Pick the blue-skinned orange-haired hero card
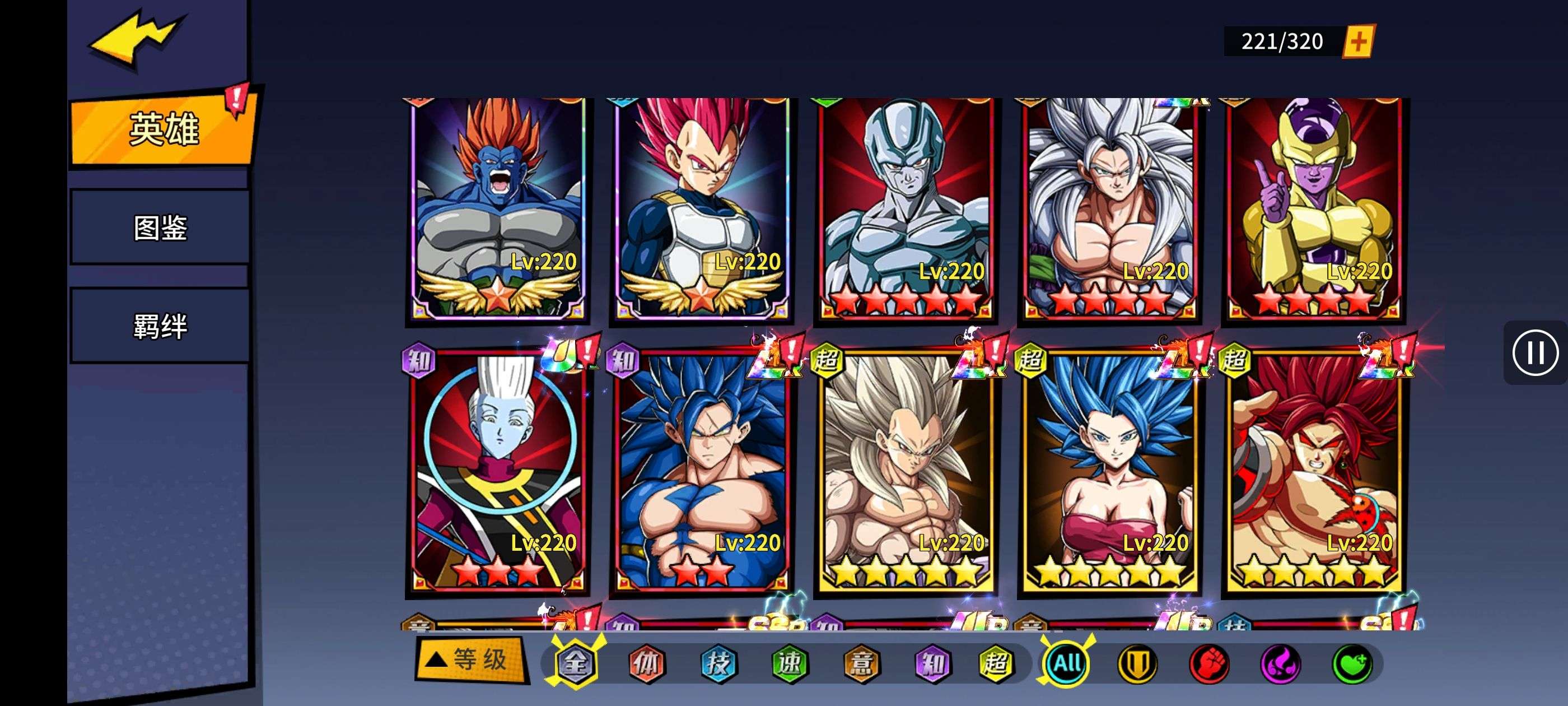Screen dimensions: 1568x706 click(x=498, y=207)
